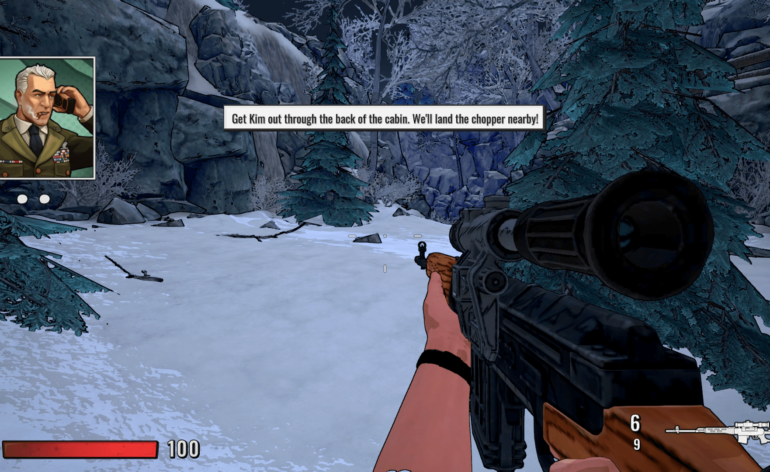Select the white rifle weapon icon

(x=718, y=433)
